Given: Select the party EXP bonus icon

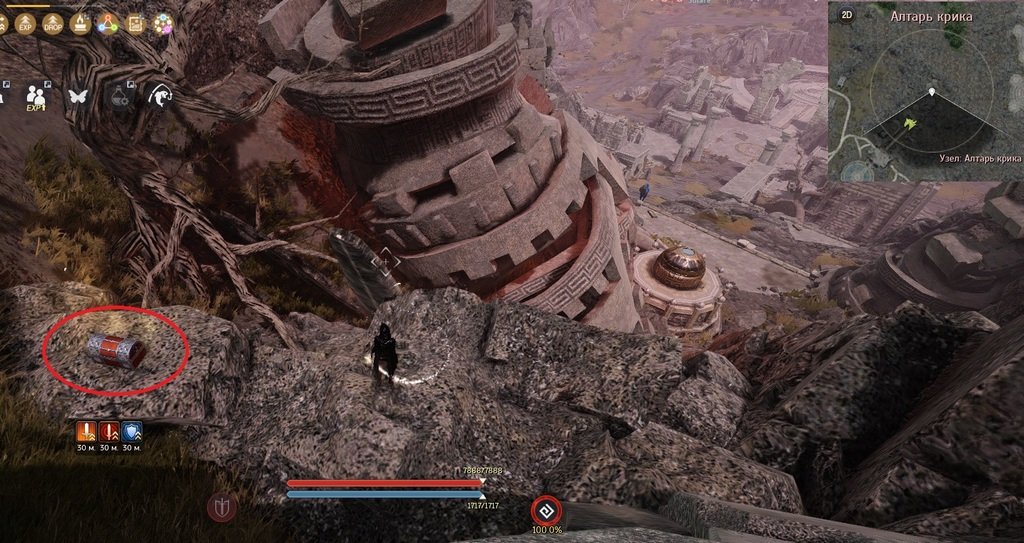Looking at the screenshot, I should (x=37, y=96).
